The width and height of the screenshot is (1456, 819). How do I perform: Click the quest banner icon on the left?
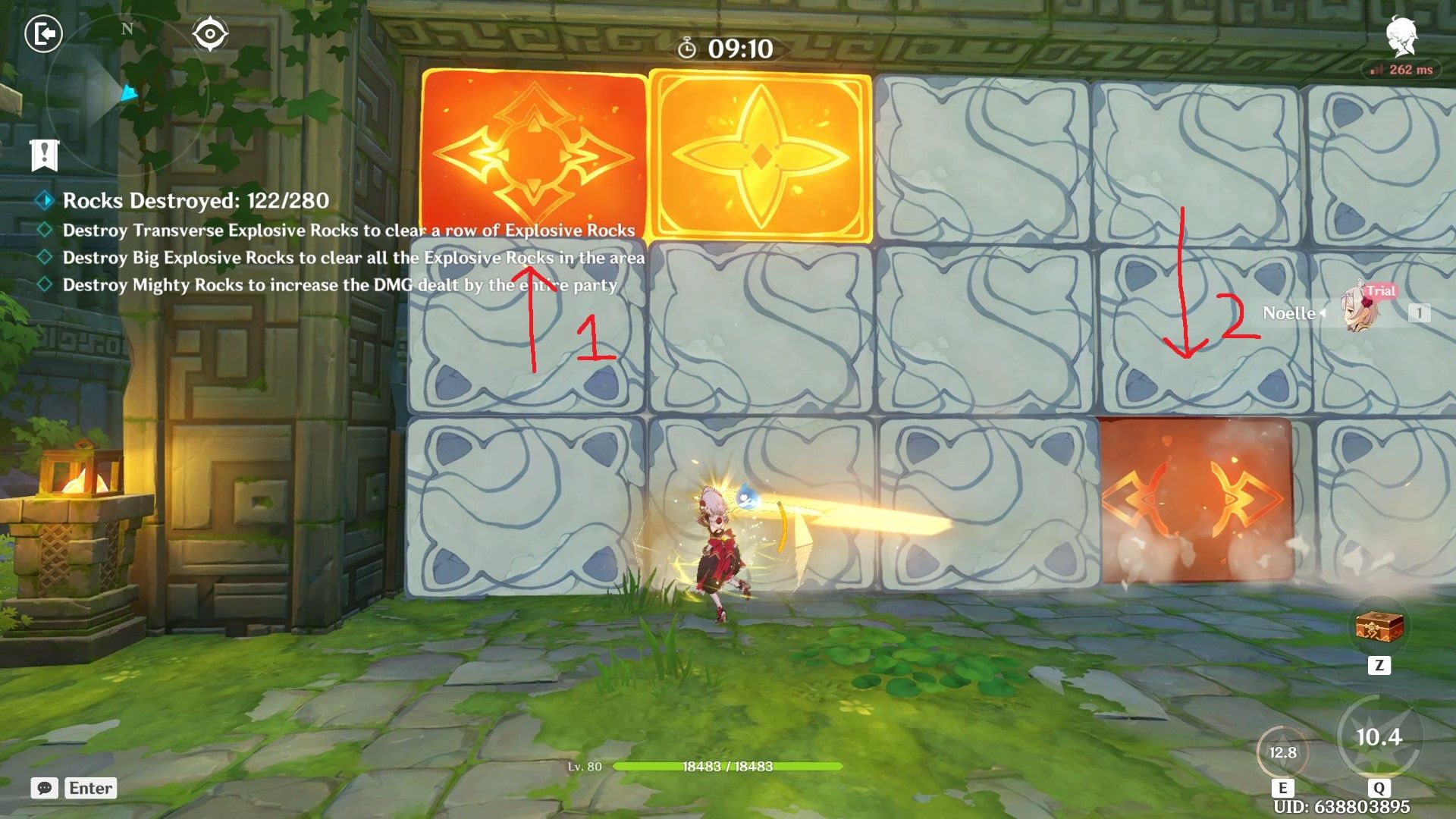point(44,155)
